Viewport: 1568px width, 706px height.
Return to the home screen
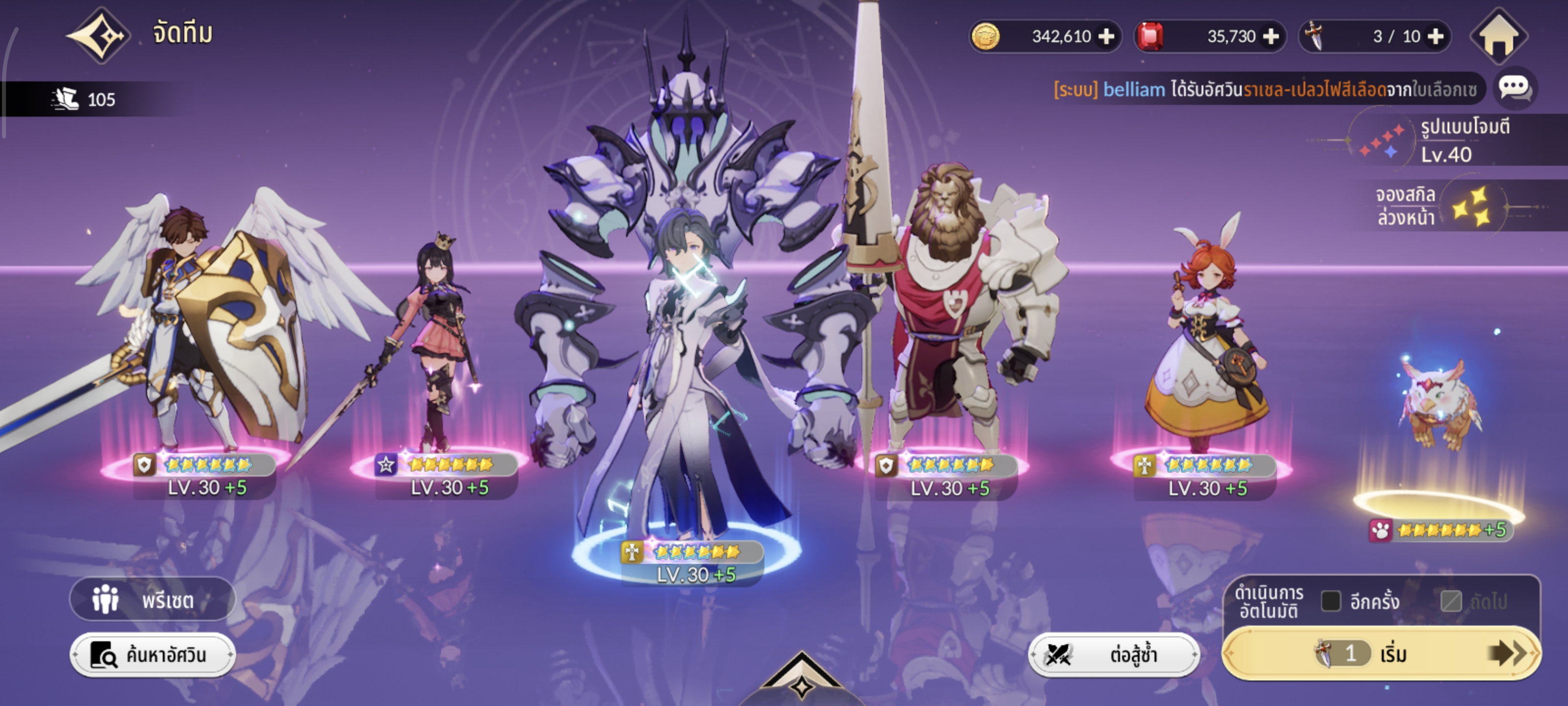tap(1498, 37)
